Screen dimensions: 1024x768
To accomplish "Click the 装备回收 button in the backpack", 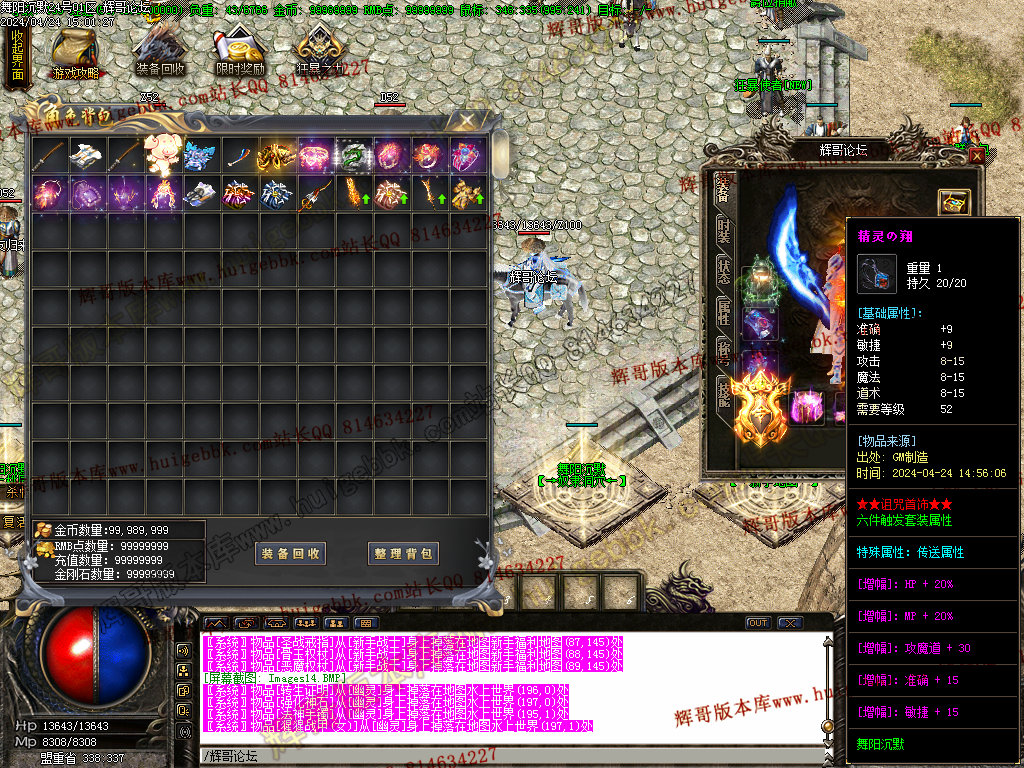I will pyautogui.click(x=290, y=553).
